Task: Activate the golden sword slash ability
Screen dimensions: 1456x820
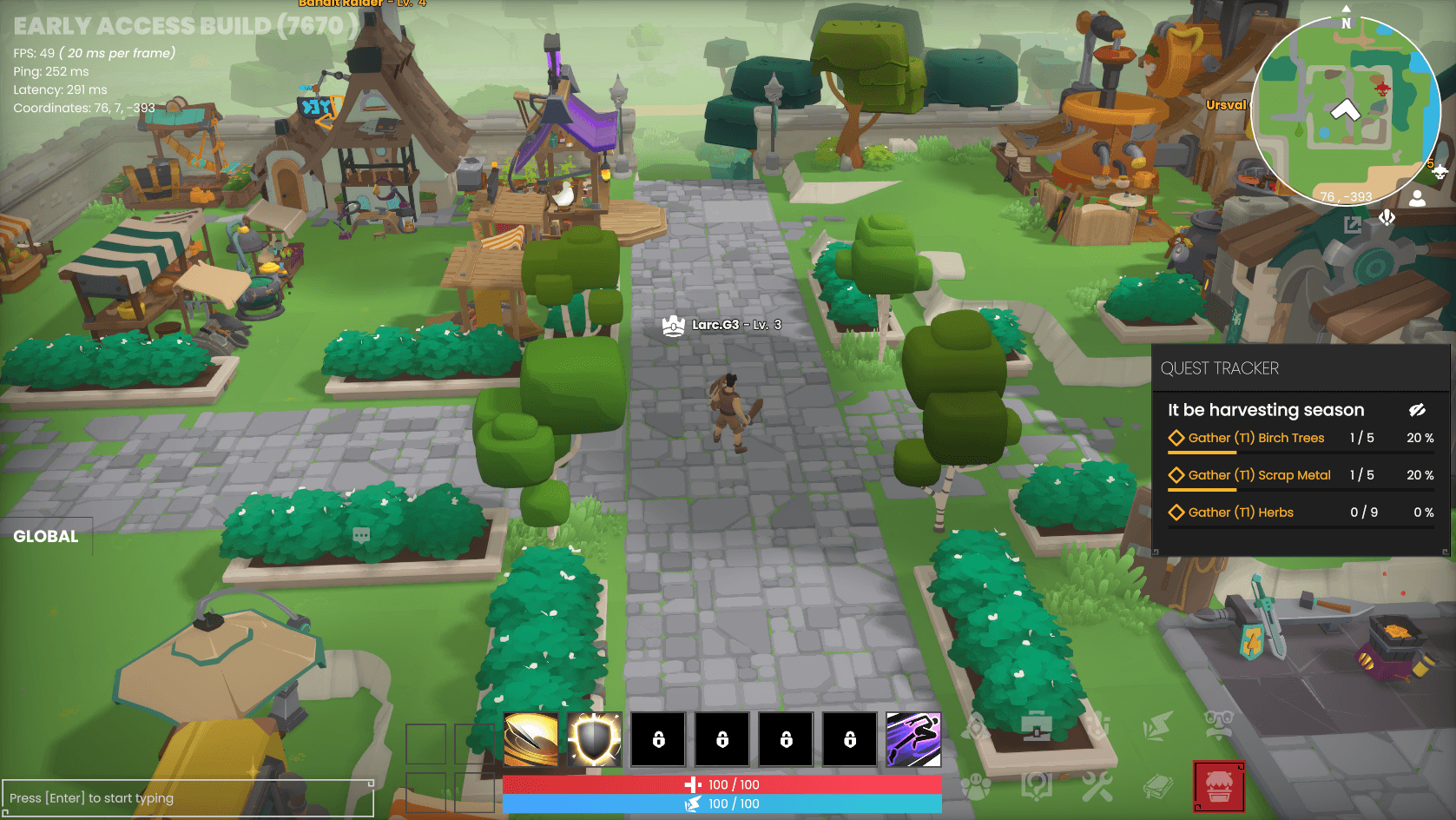Action: click(x=531, y=739)
